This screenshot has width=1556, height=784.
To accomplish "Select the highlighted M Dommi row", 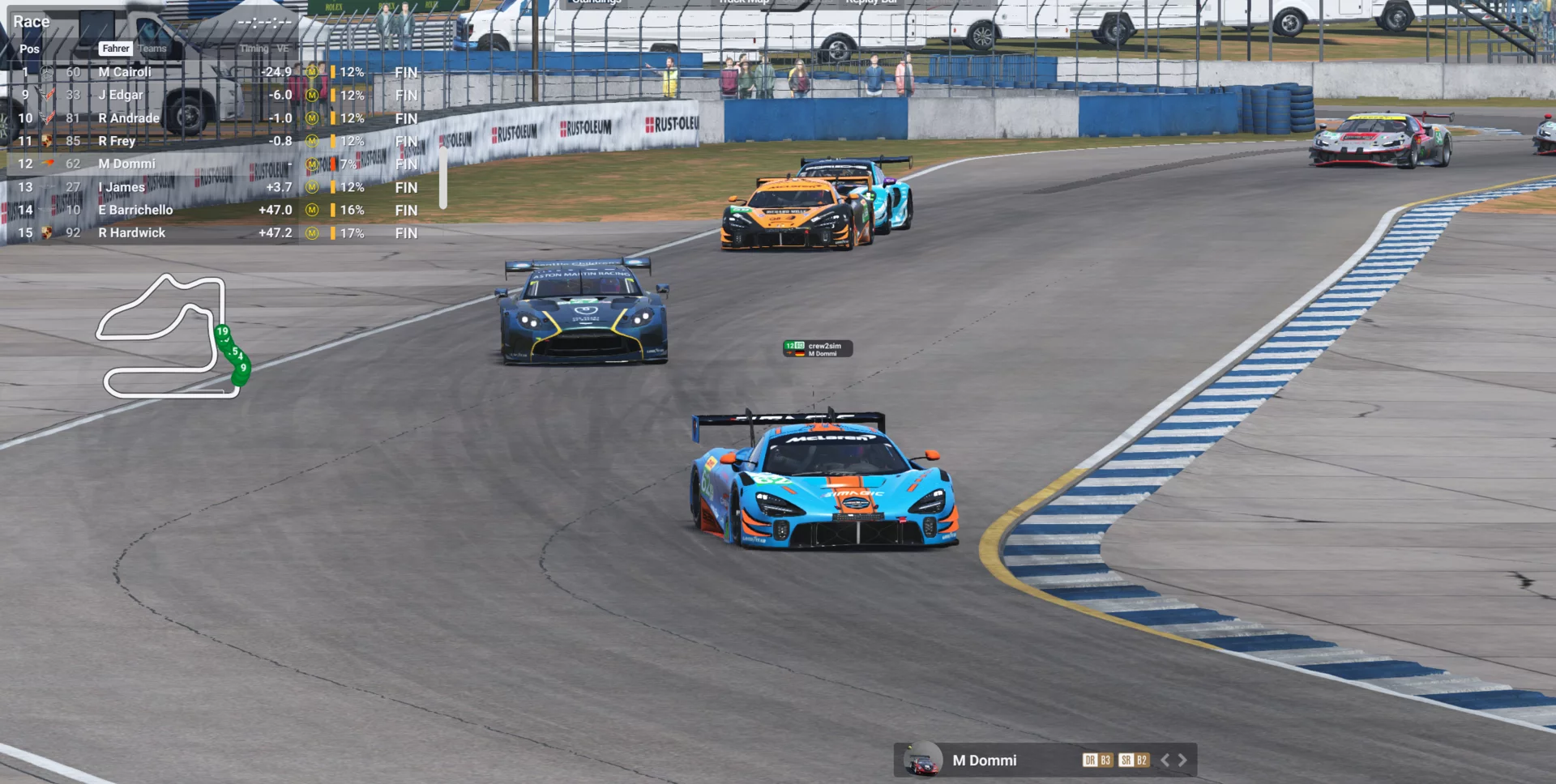I will click(x=127, y=164).
